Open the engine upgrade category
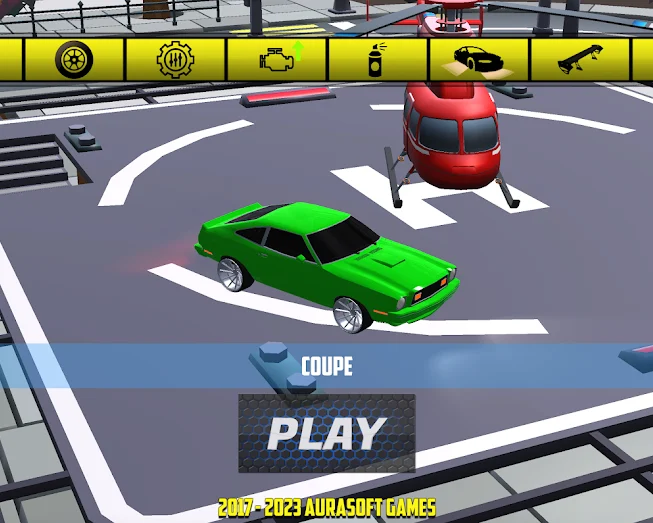 (277, 60)
